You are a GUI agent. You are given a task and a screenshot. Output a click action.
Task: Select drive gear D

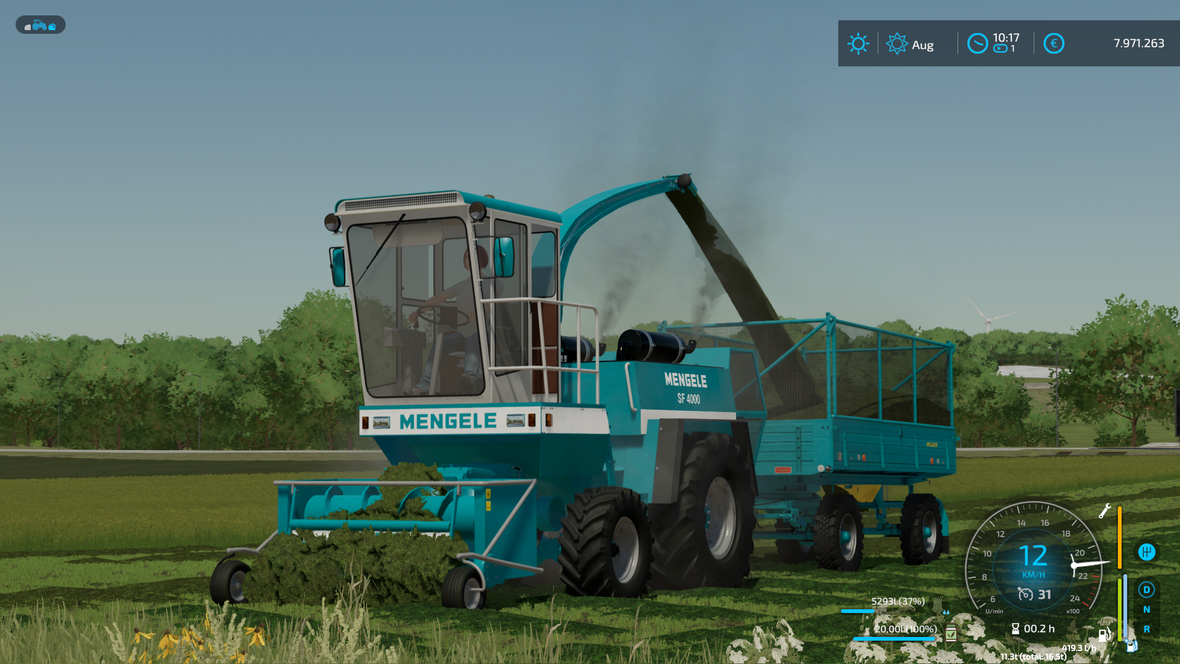tap(1146, 590)
